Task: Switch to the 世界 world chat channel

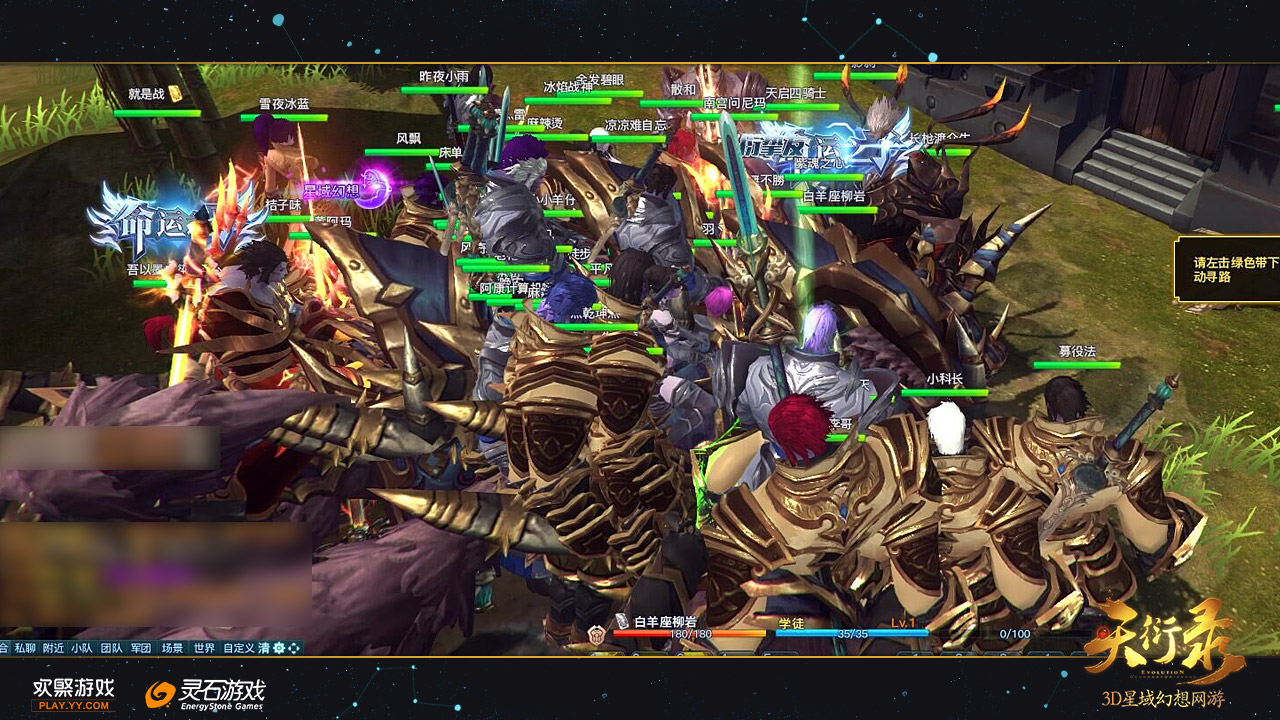Action: click(204, 648)
